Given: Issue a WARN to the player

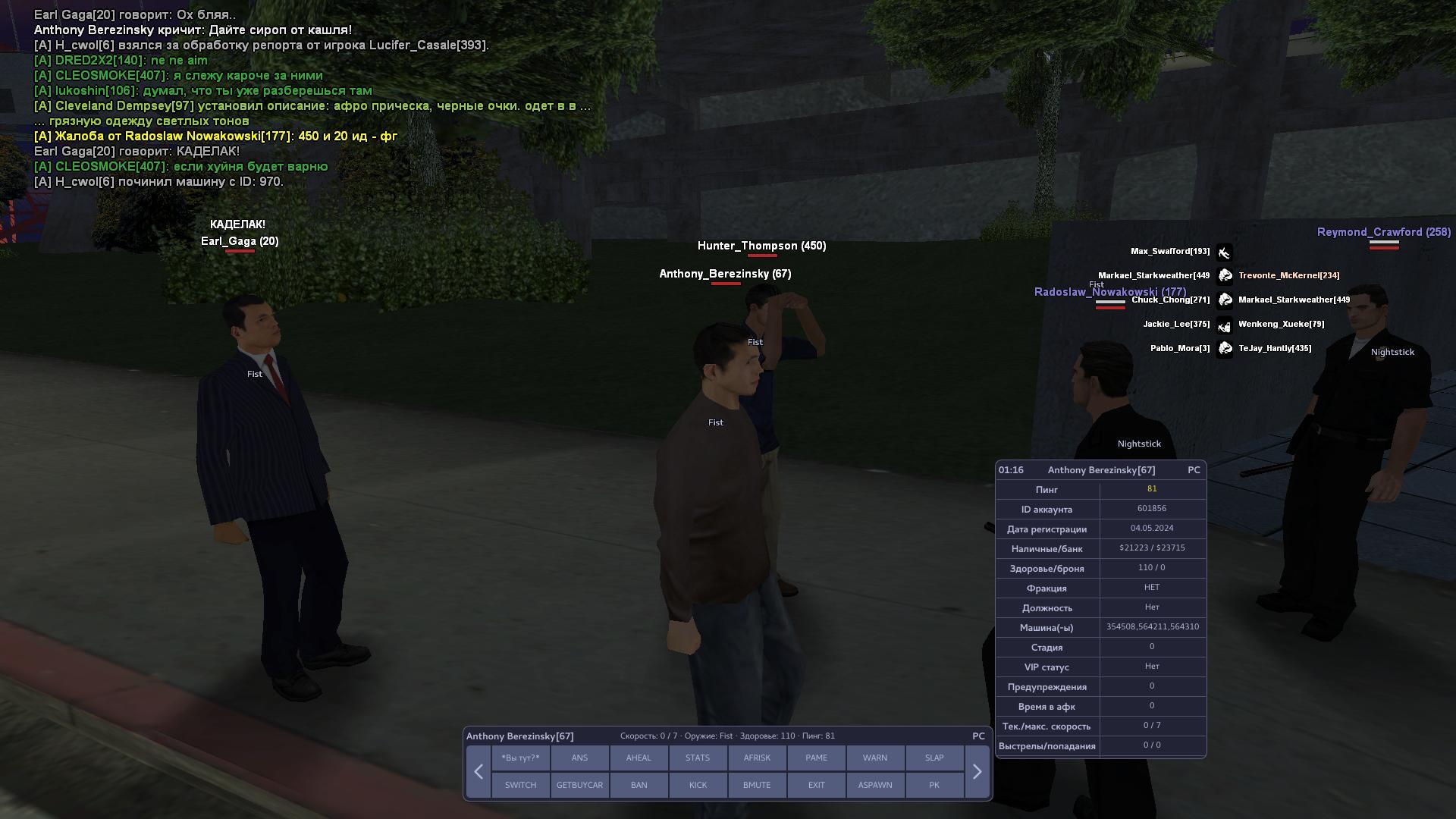Looking at the screenshot, I should (875, 758).
